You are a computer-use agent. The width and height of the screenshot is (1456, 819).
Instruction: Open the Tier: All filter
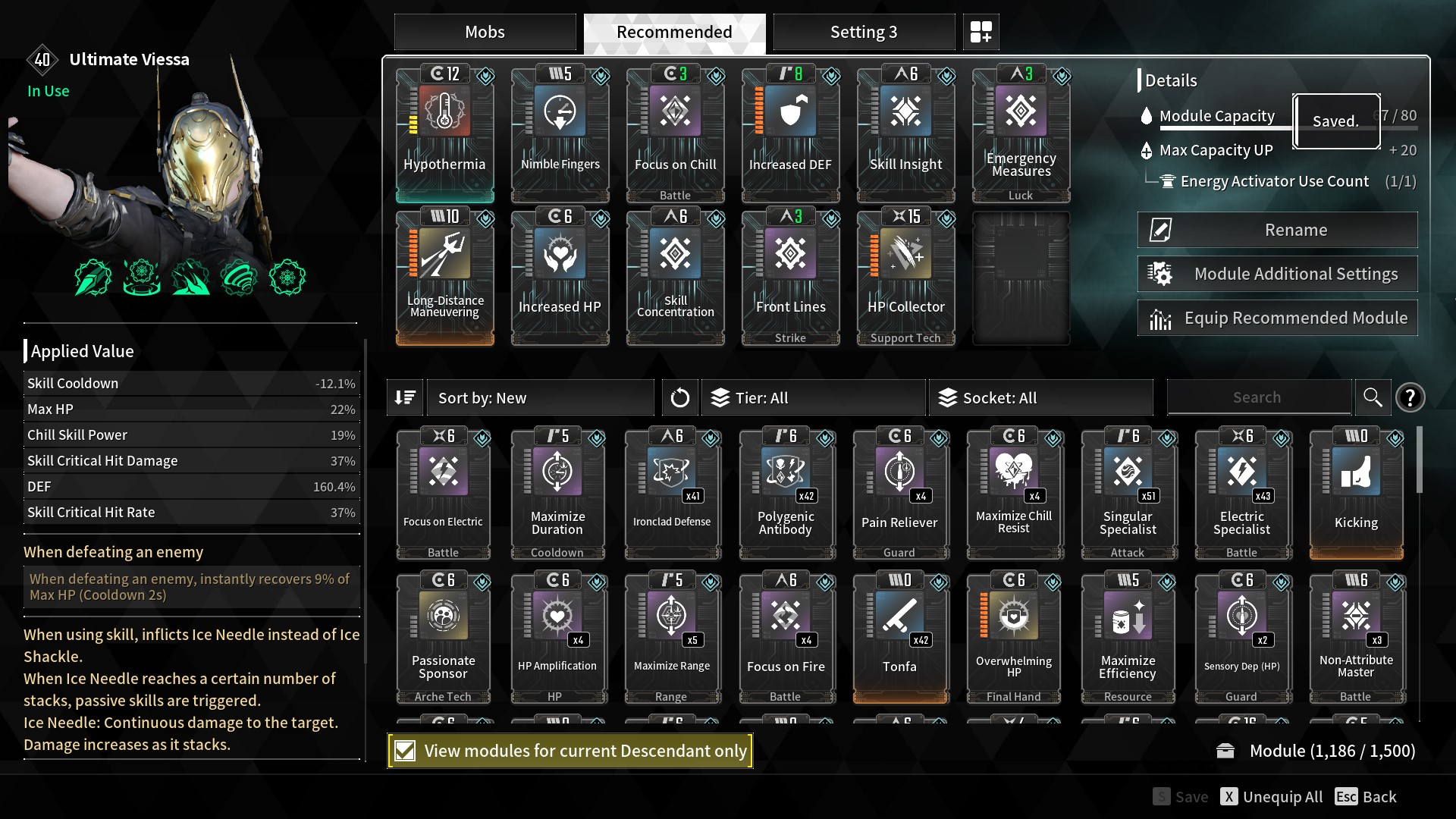point(813,397)
